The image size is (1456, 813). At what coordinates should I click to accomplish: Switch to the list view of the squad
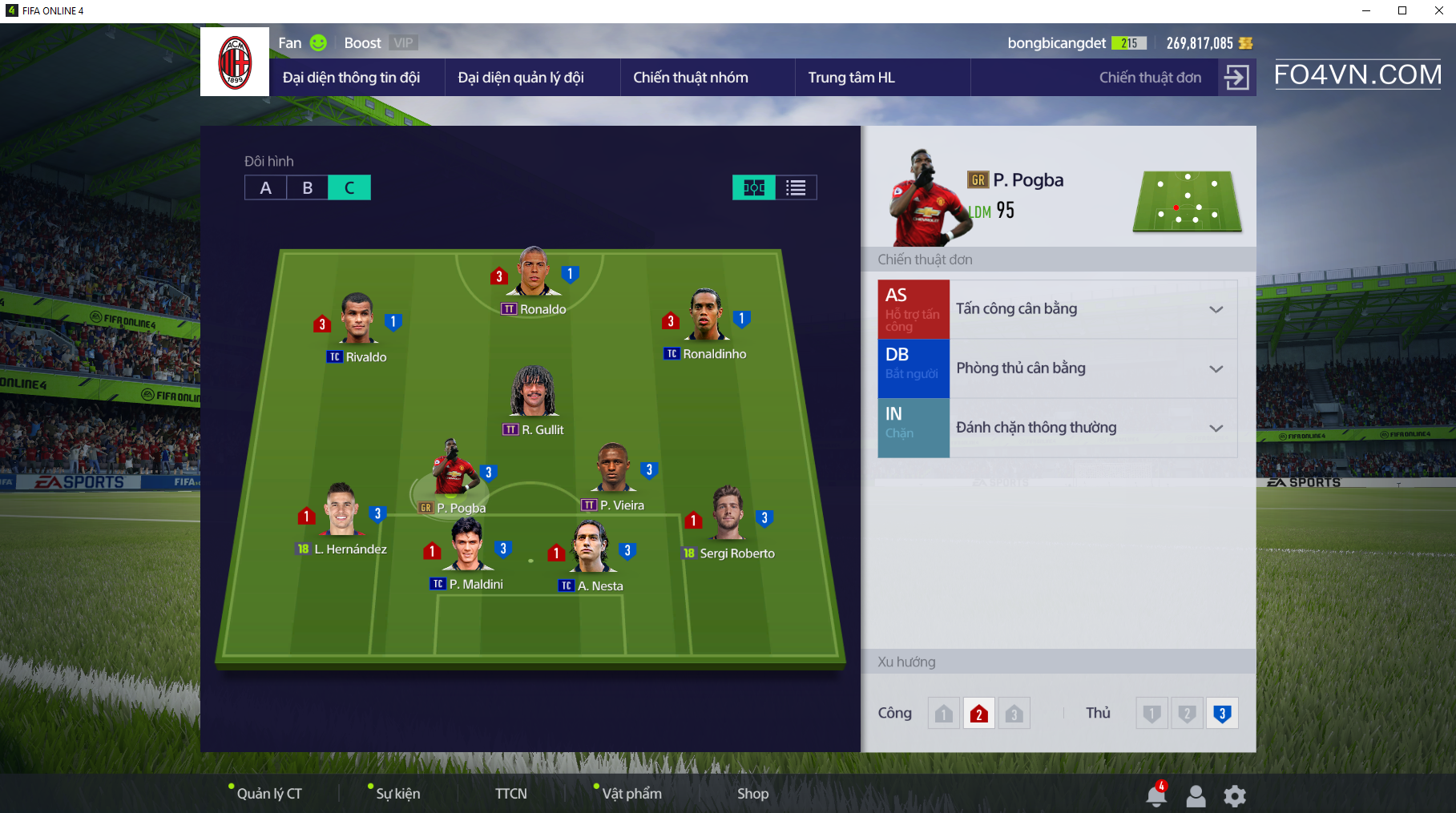(796, 187)
